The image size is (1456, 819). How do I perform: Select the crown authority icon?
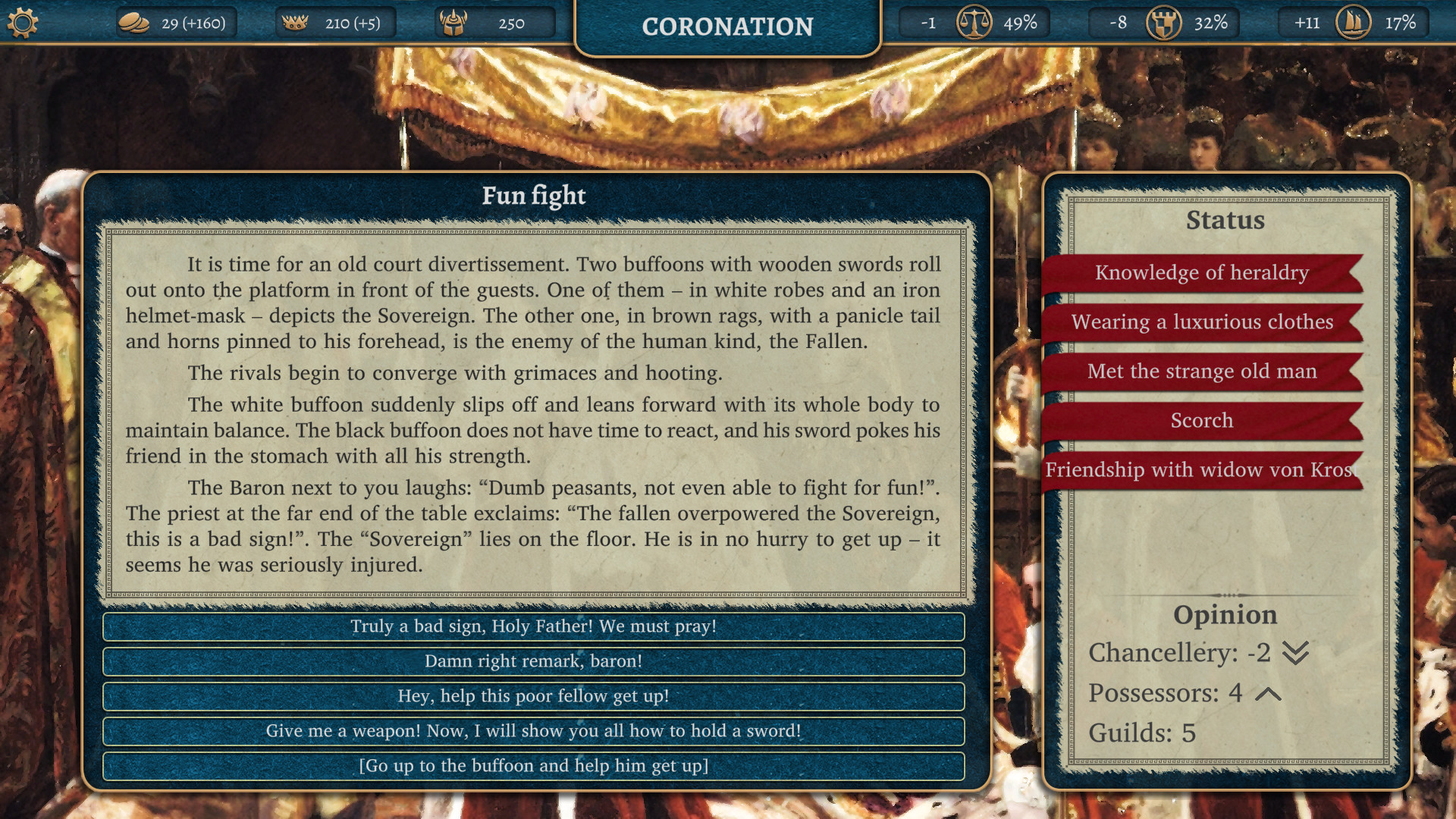(x=296, y=22)
